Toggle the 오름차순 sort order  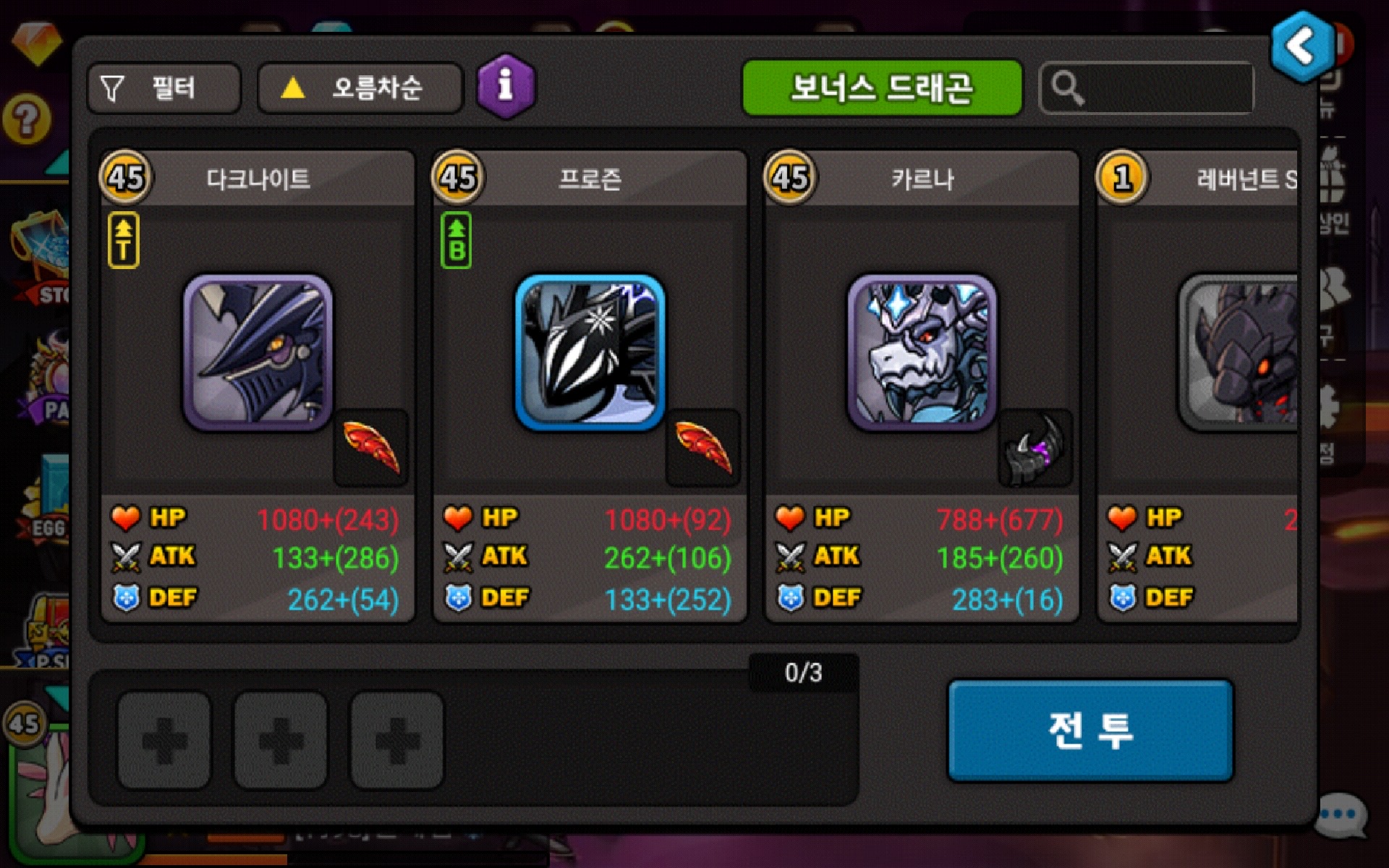(x=360, y=88)
